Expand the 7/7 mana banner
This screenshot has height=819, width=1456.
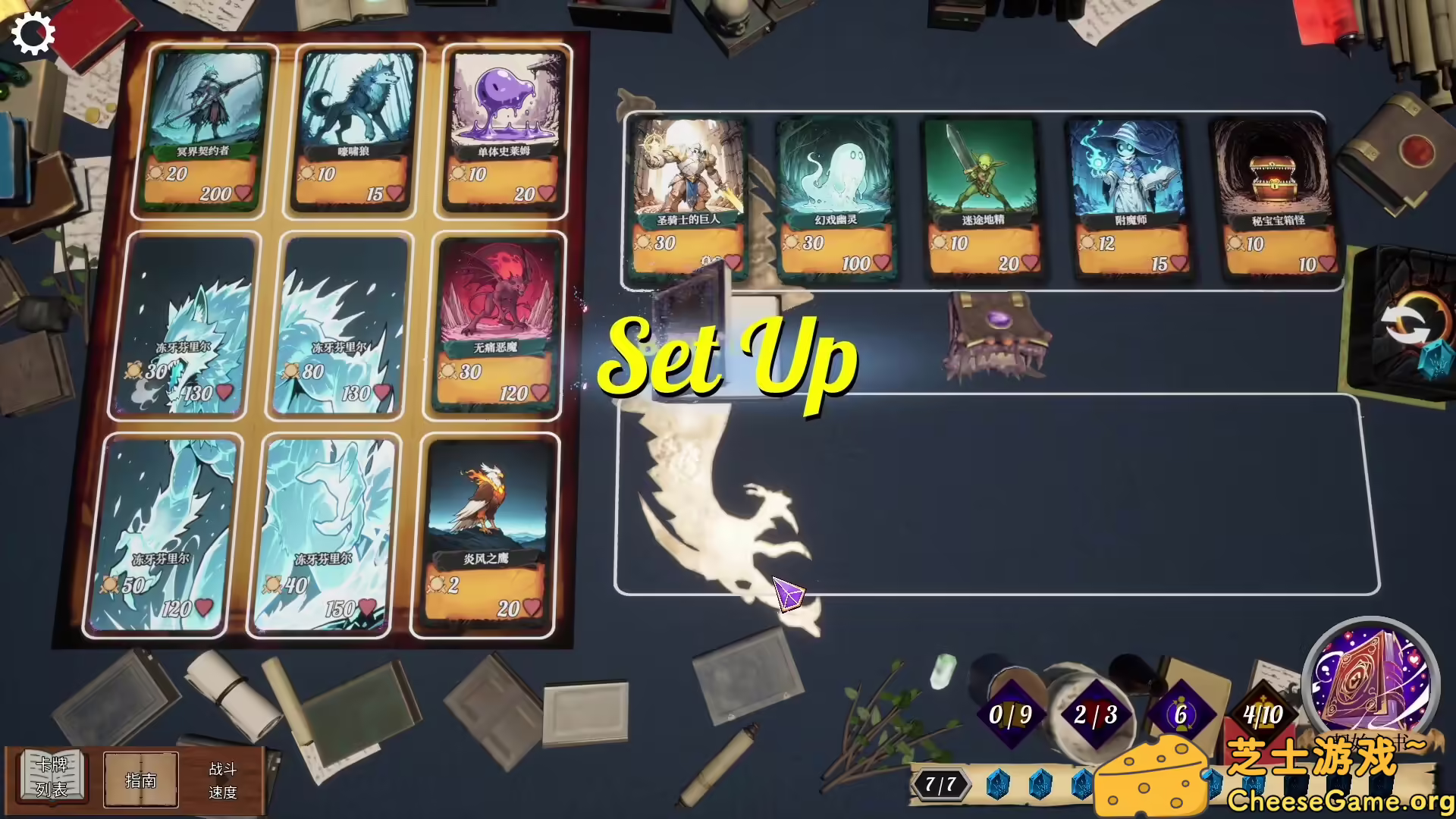tap(940, 786)
